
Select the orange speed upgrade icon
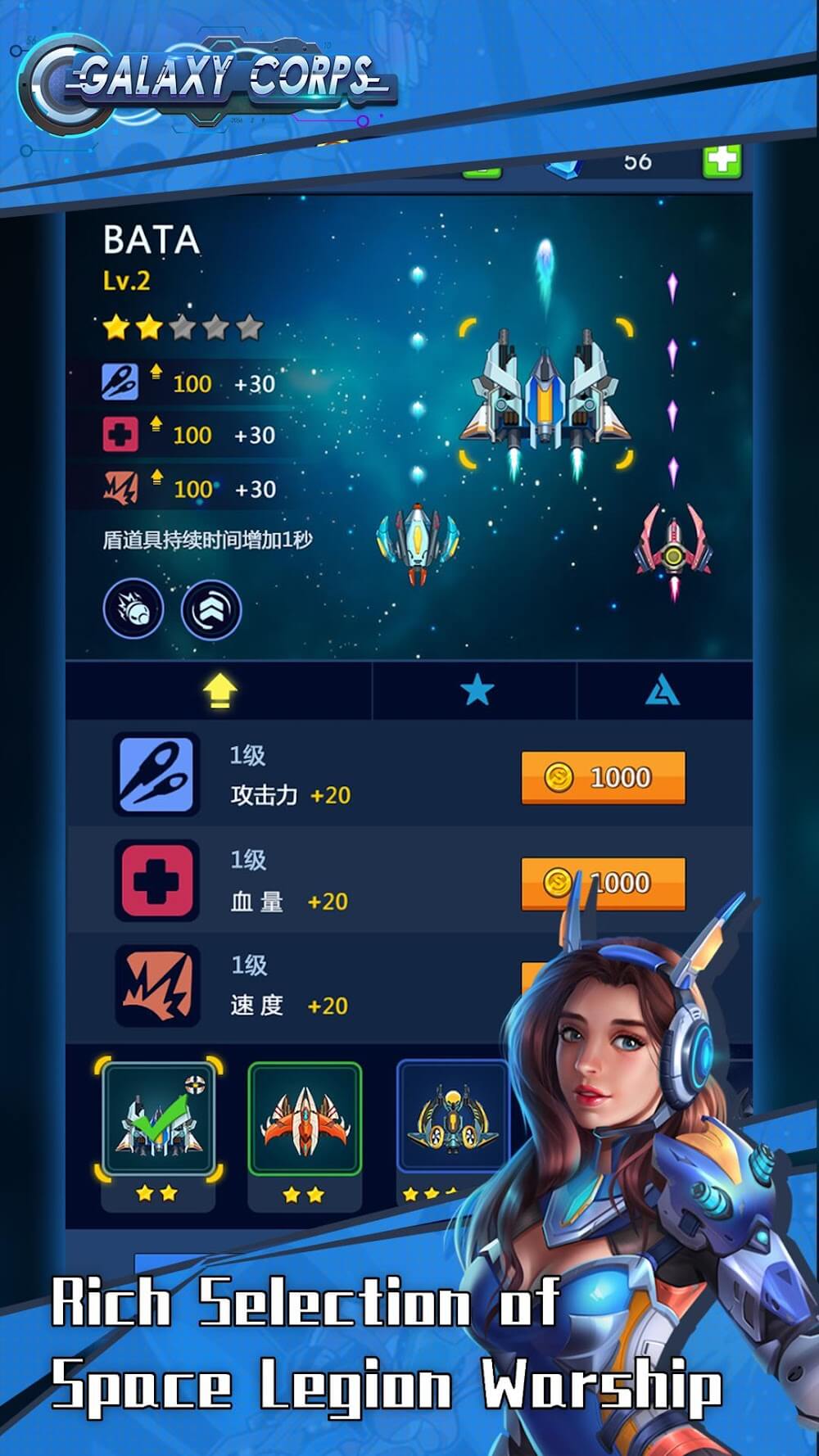[157, 986]
